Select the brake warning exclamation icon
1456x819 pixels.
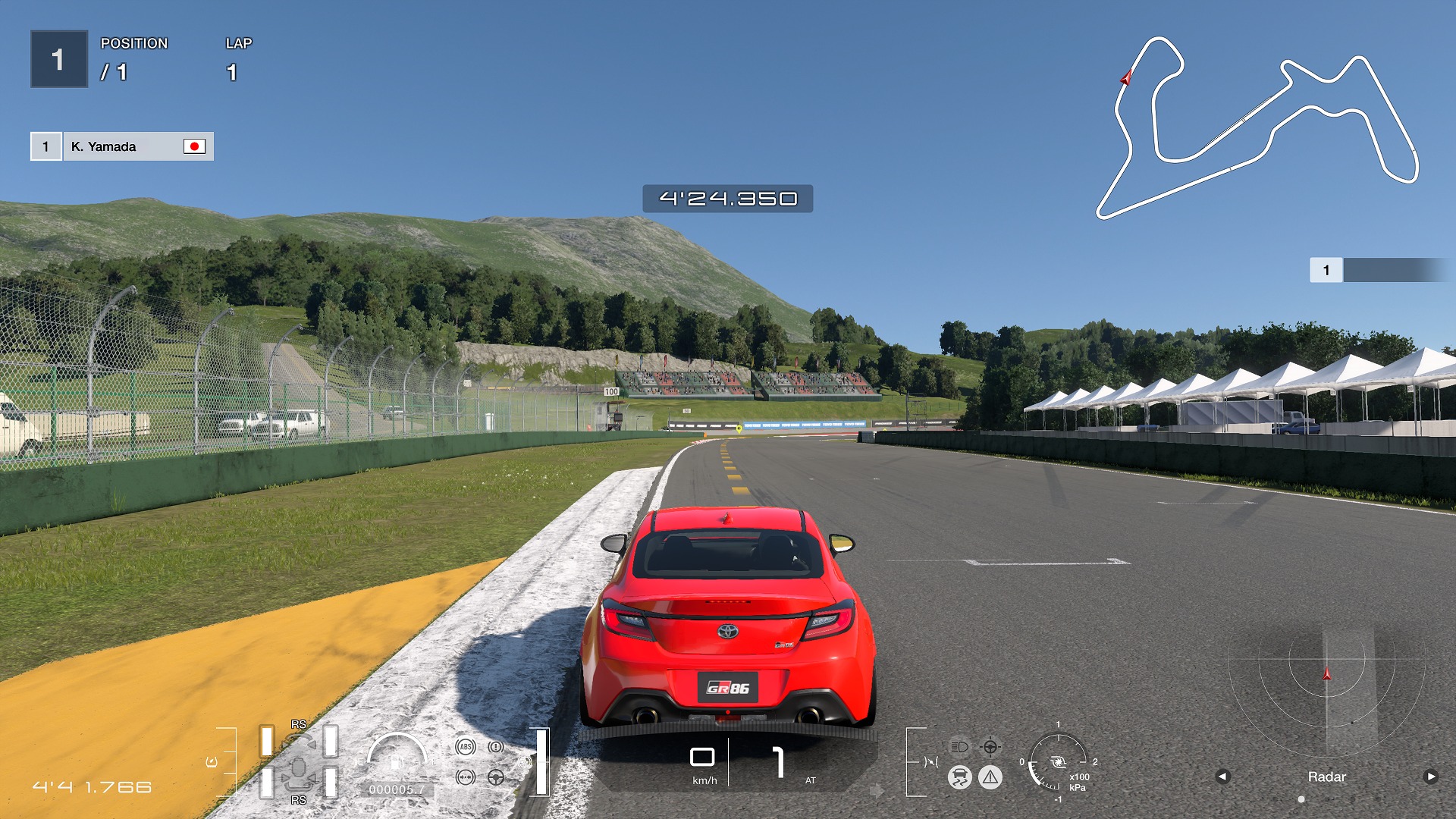click(x=496, y=747)
